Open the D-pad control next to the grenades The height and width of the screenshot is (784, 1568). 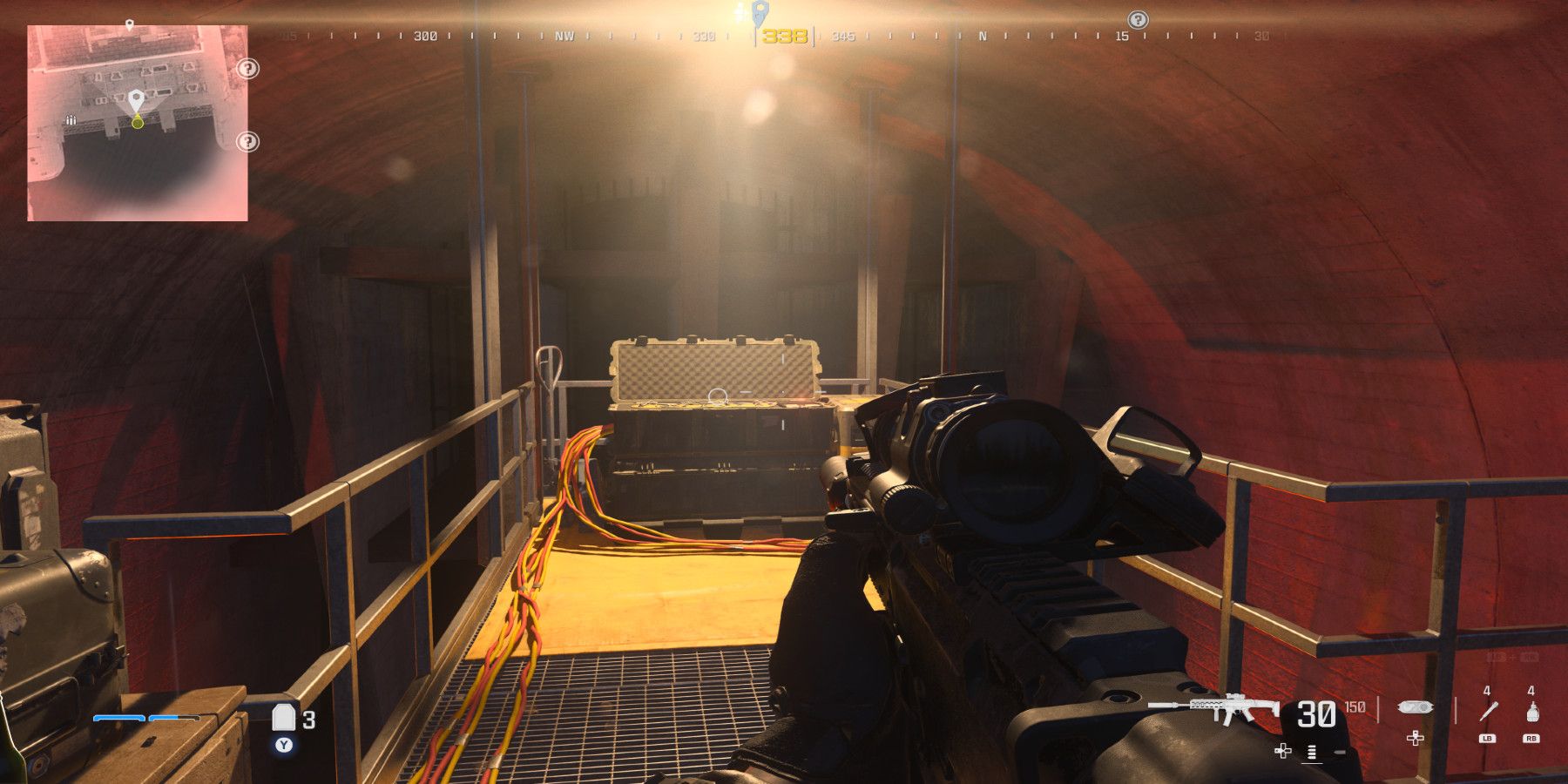(1415, 738)
